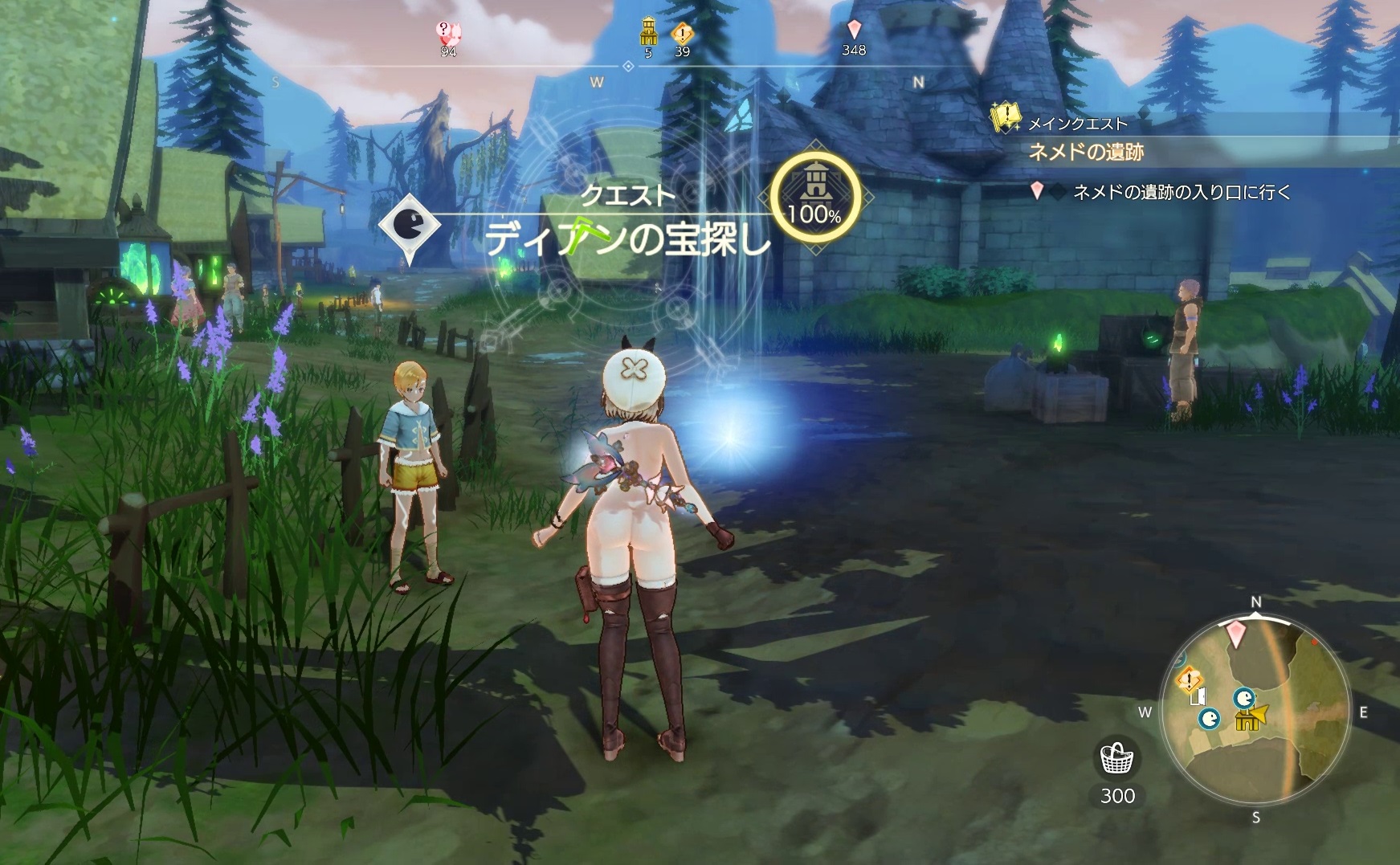Click the orange exclamation marker on minimap

[1188, 680]
